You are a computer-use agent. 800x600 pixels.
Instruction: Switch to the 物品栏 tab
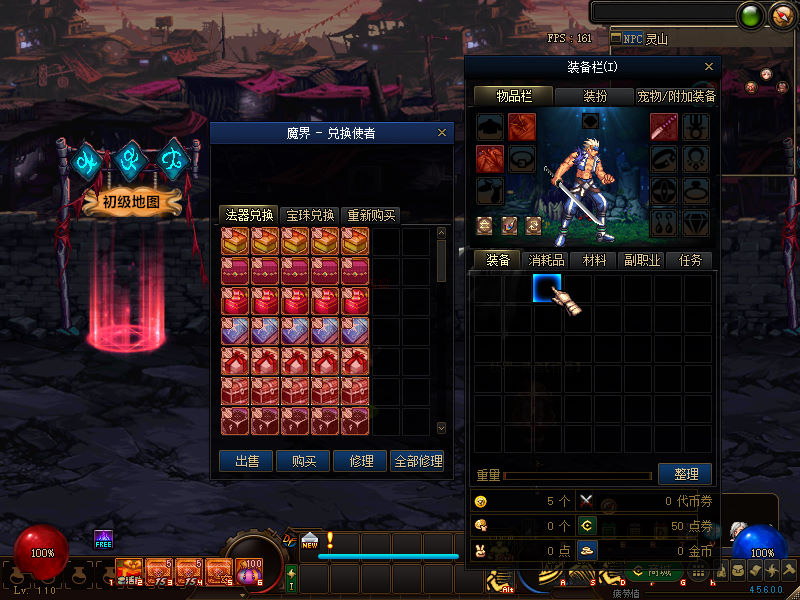[513, 97]
